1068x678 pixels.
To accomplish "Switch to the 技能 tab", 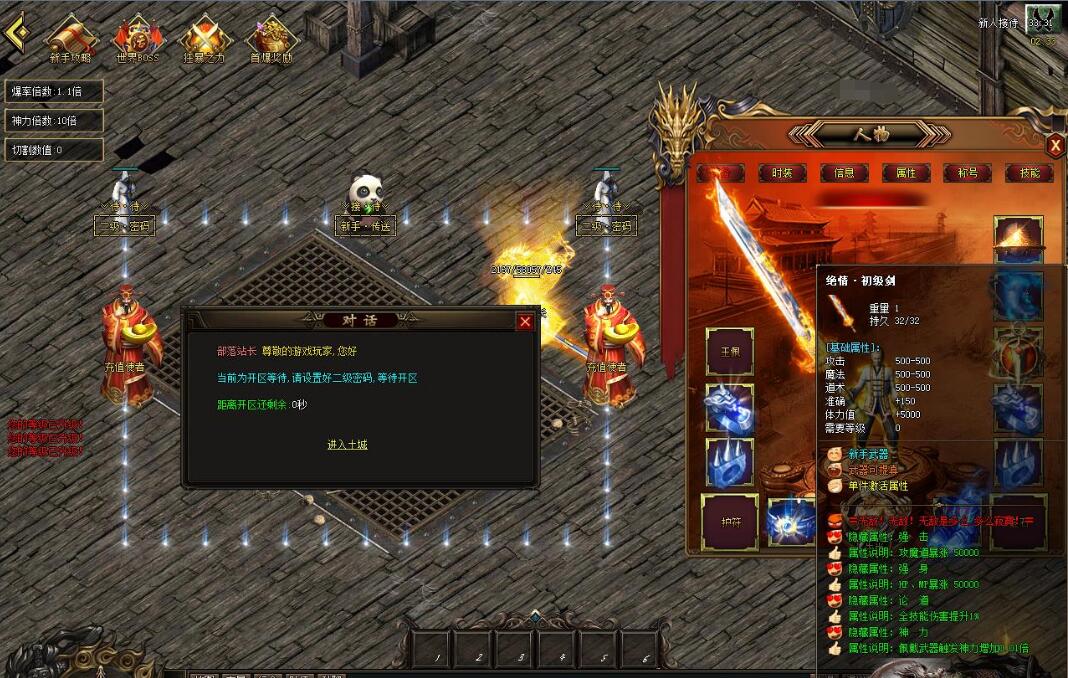I will pyautogui.click(x=1029, y=173).
